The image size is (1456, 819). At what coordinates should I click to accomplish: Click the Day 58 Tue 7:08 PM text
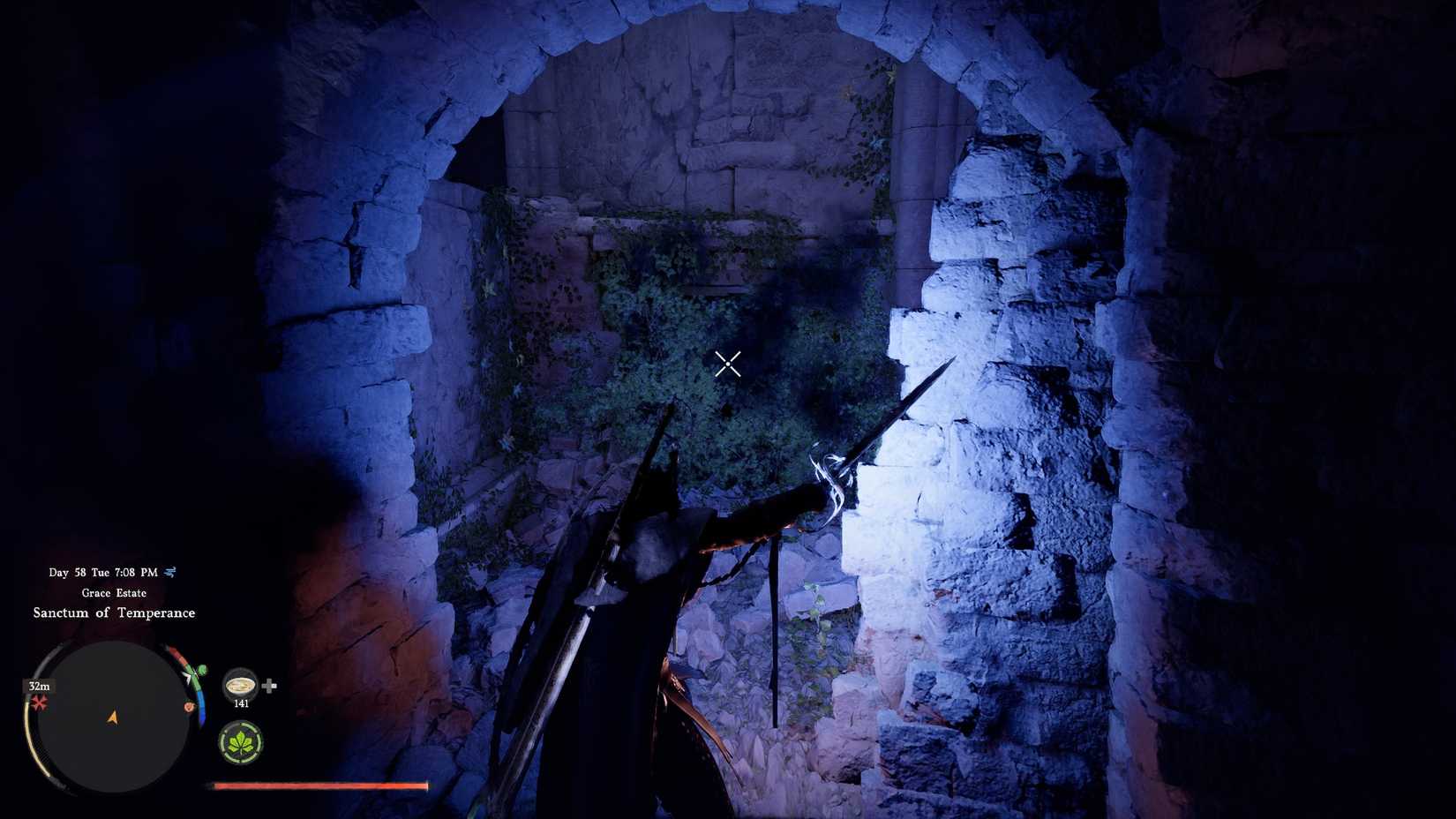coord(102,571)
